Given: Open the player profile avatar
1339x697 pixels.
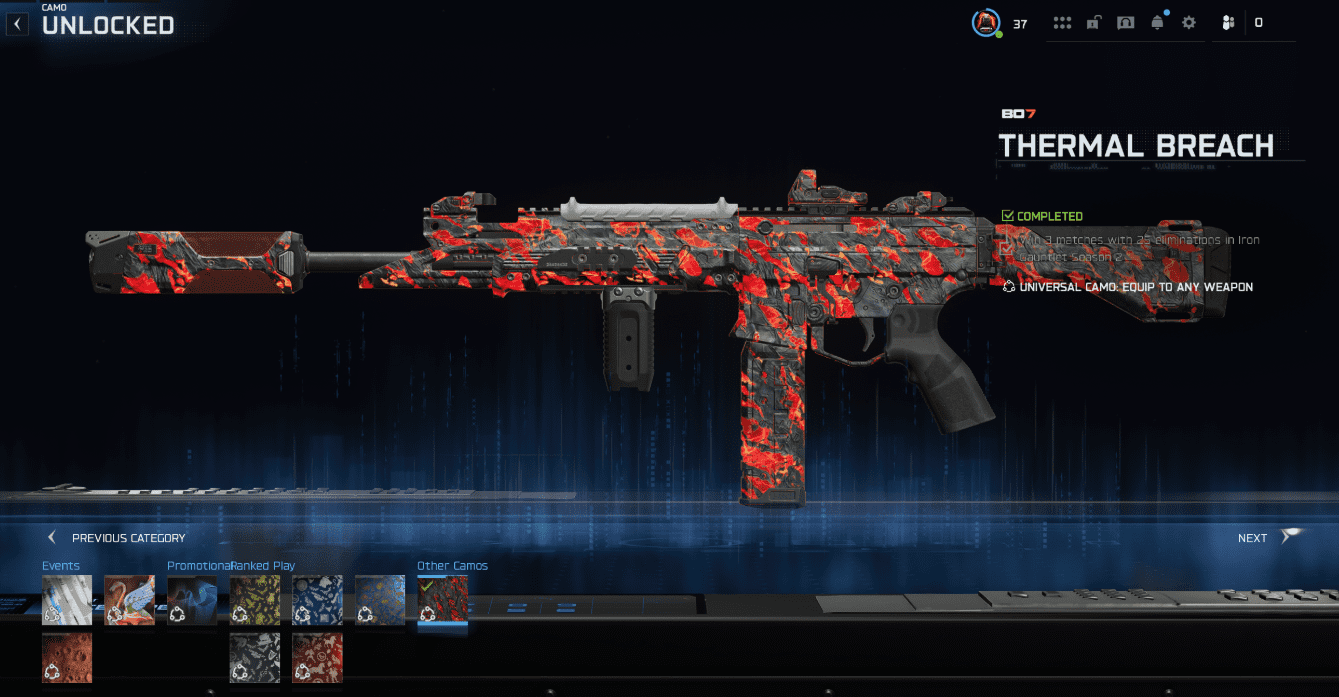Looking at the screenshot, I should [986, 22].
